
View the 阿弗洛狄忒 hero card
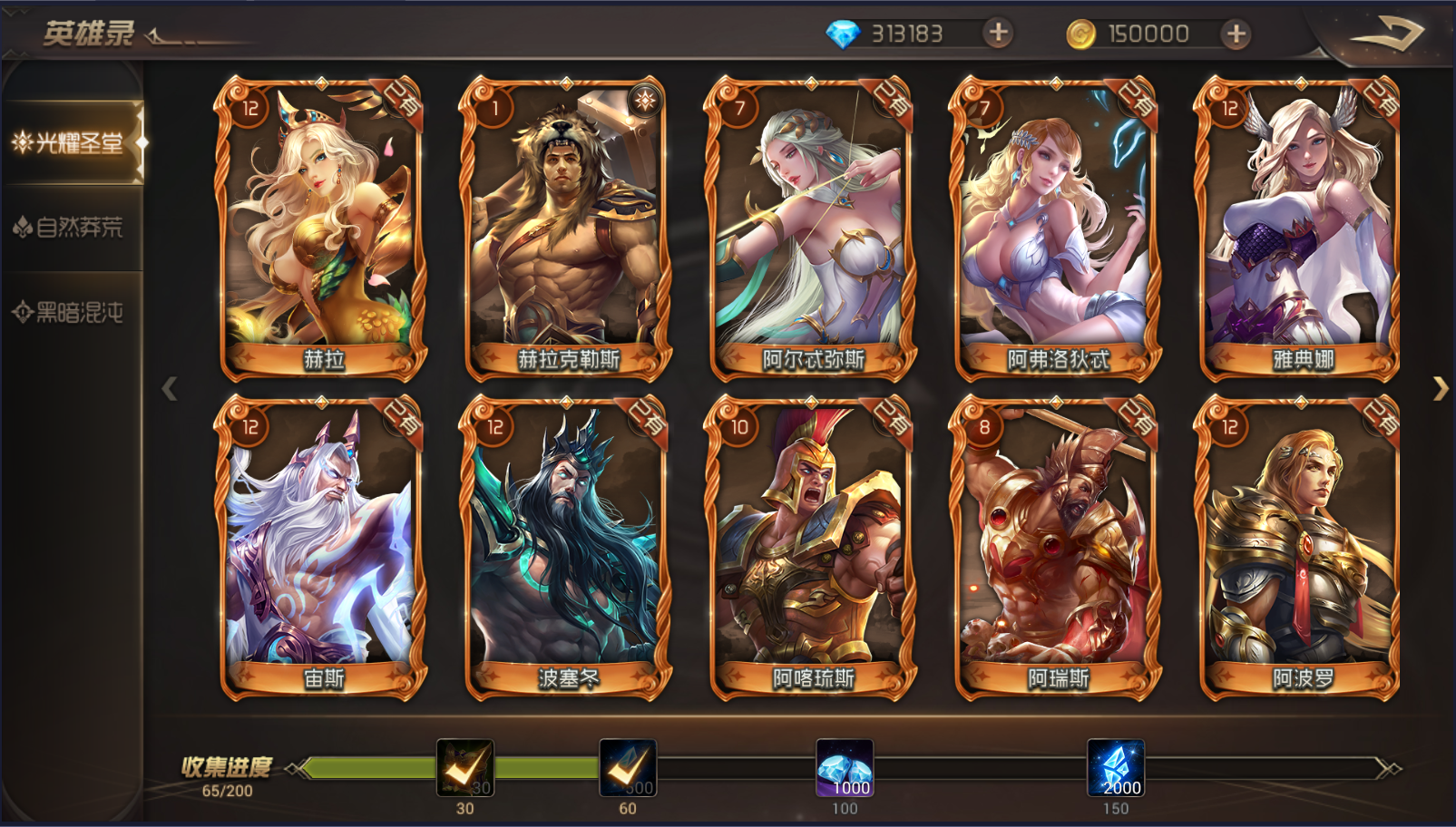[1056, 227]
